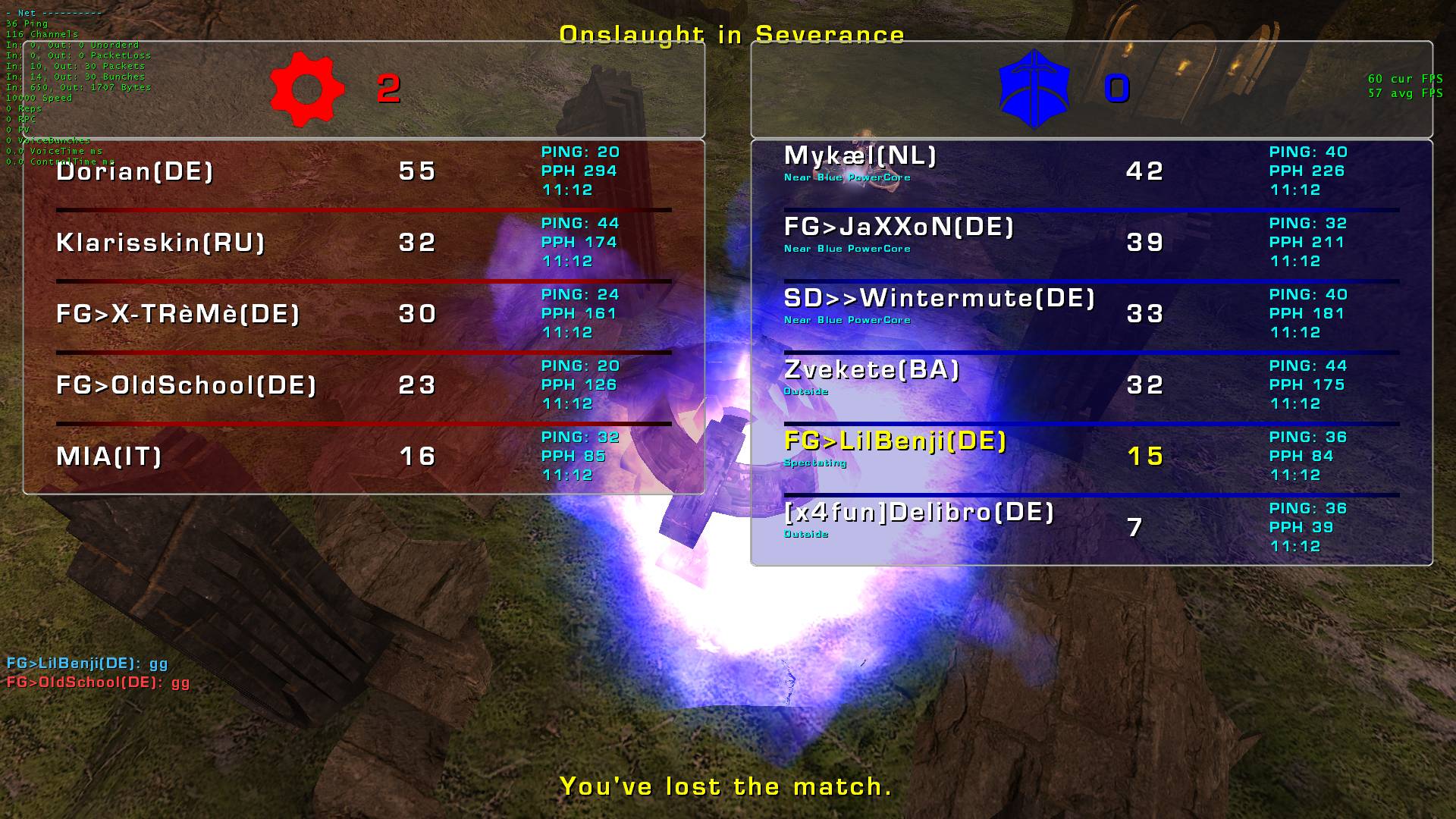This screenshot has height=819, width=1456.
Task: Select Mykæl(NL) in the blue team list
Action: (860, 156)
